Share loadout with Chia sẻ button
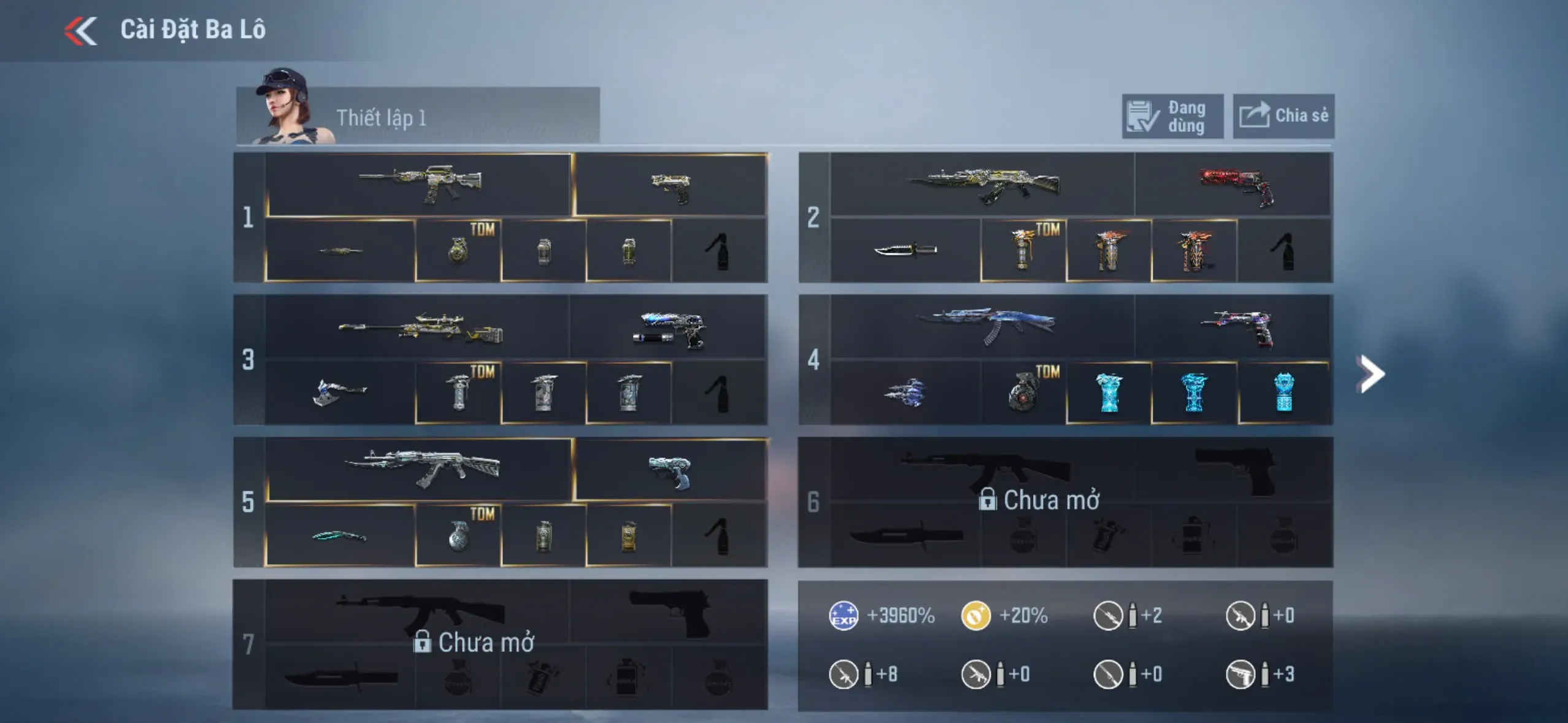 coord(1283,117)
